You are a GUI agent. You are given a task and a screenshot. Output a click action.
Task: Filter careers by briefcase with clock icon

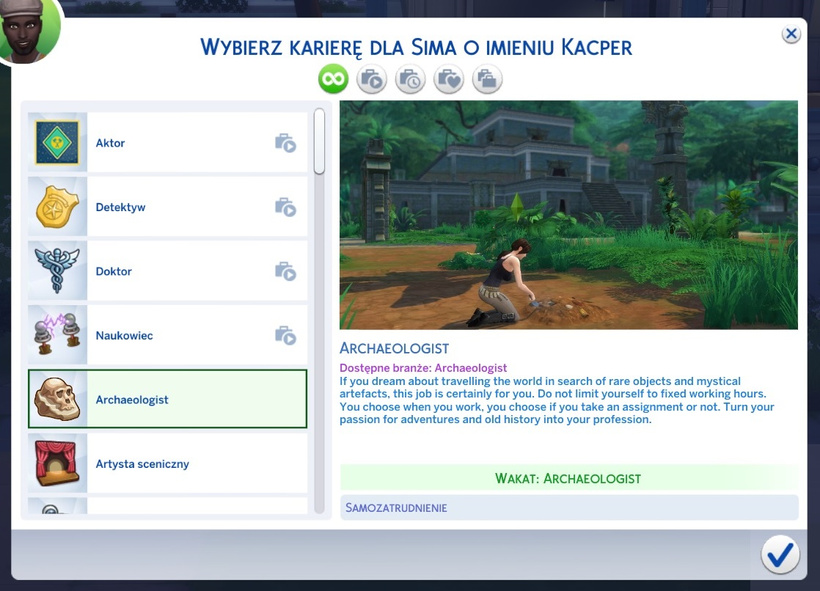click(x=410, y=79)
